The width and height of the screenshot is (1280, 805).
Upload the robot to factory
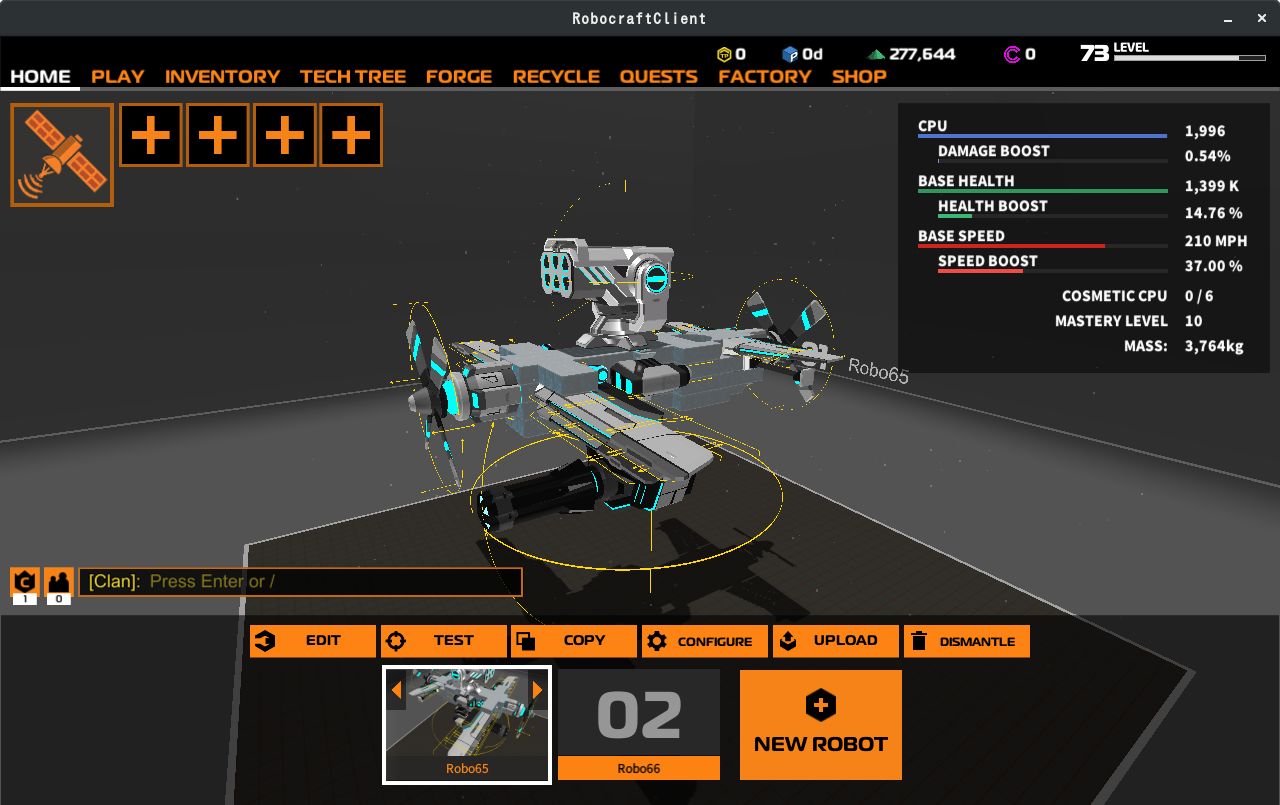pos(836,641)
